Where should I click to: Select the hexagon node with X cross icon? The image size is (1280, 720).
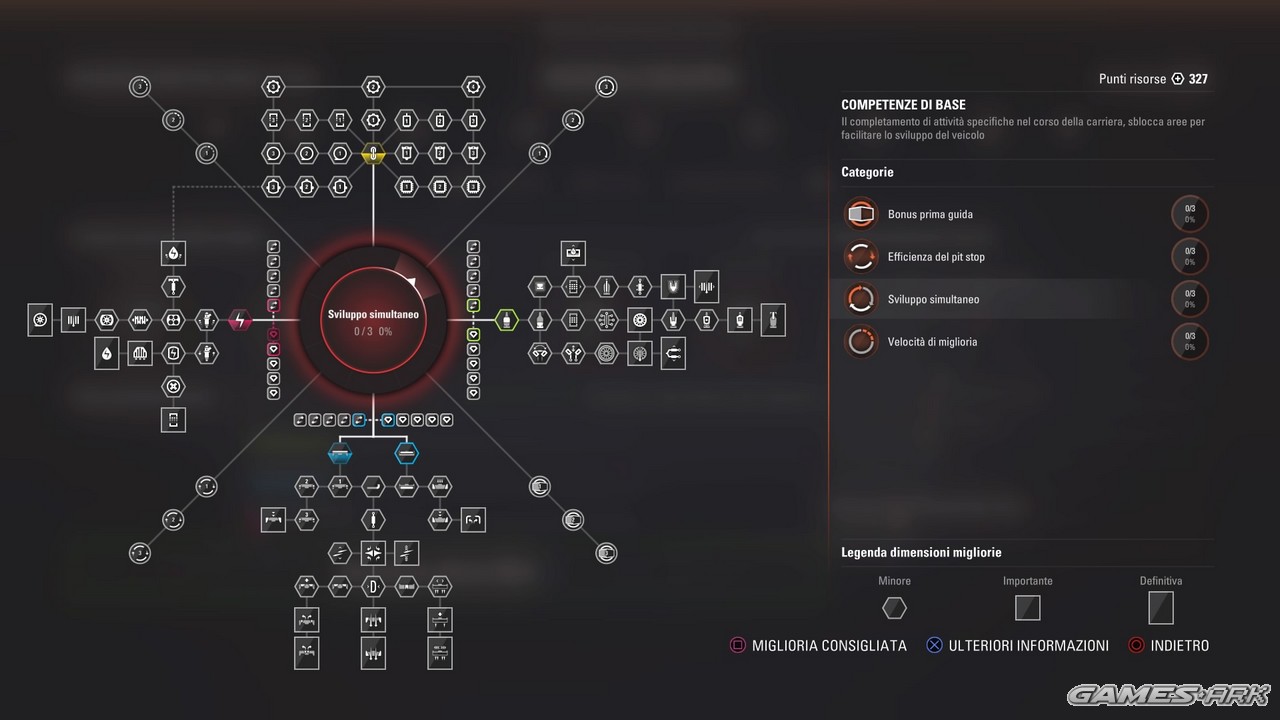point(173,386)
